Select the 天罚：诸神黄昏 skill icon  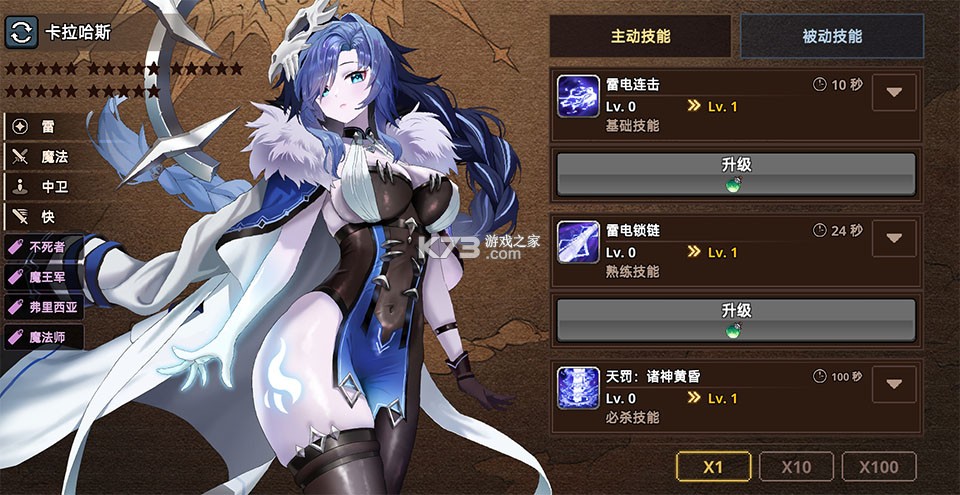coord(578,387)
